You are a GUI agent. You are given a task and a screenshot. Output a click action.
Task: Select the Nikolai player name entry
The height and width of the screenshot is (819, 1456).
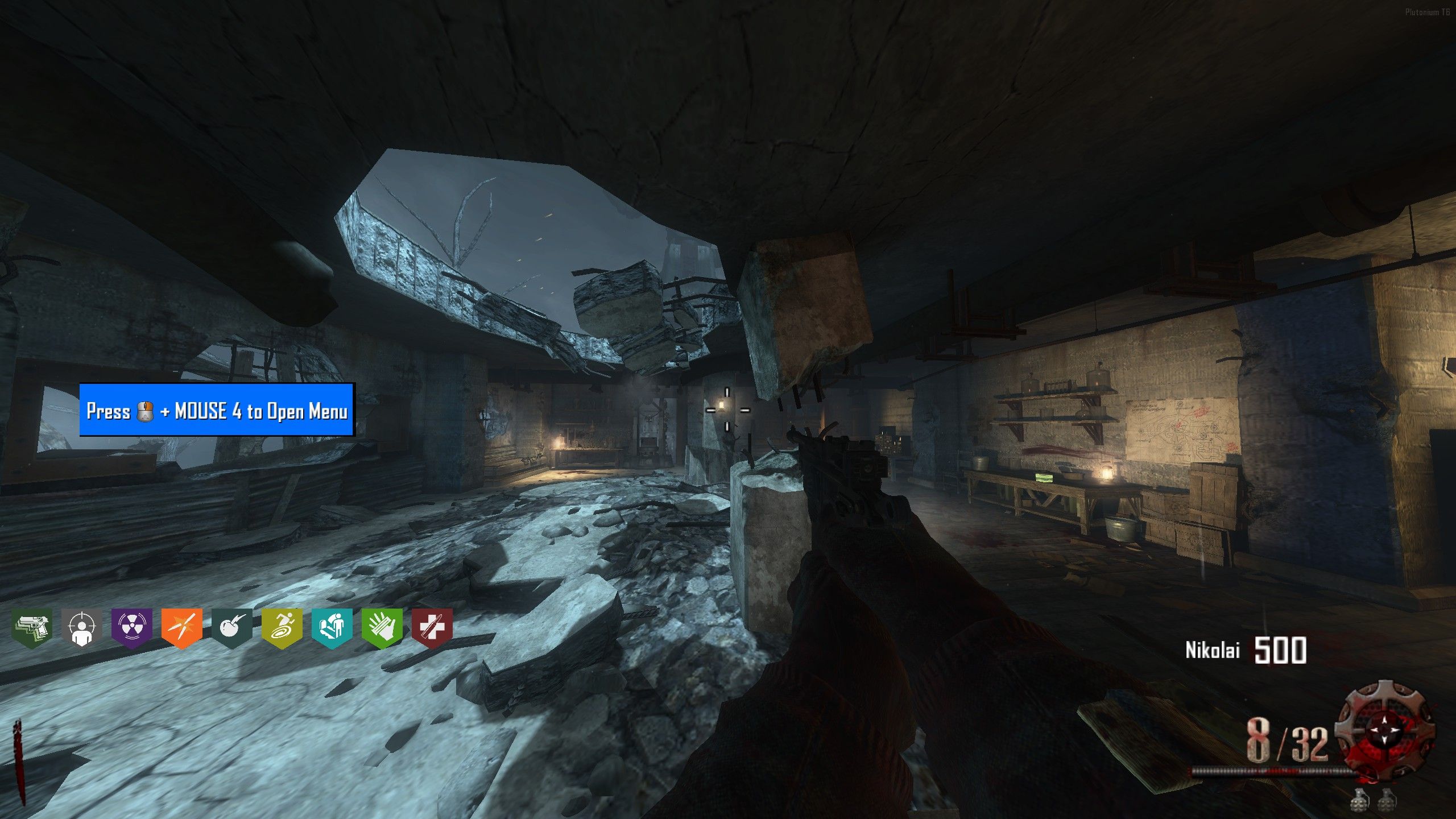pos(1212,650)
